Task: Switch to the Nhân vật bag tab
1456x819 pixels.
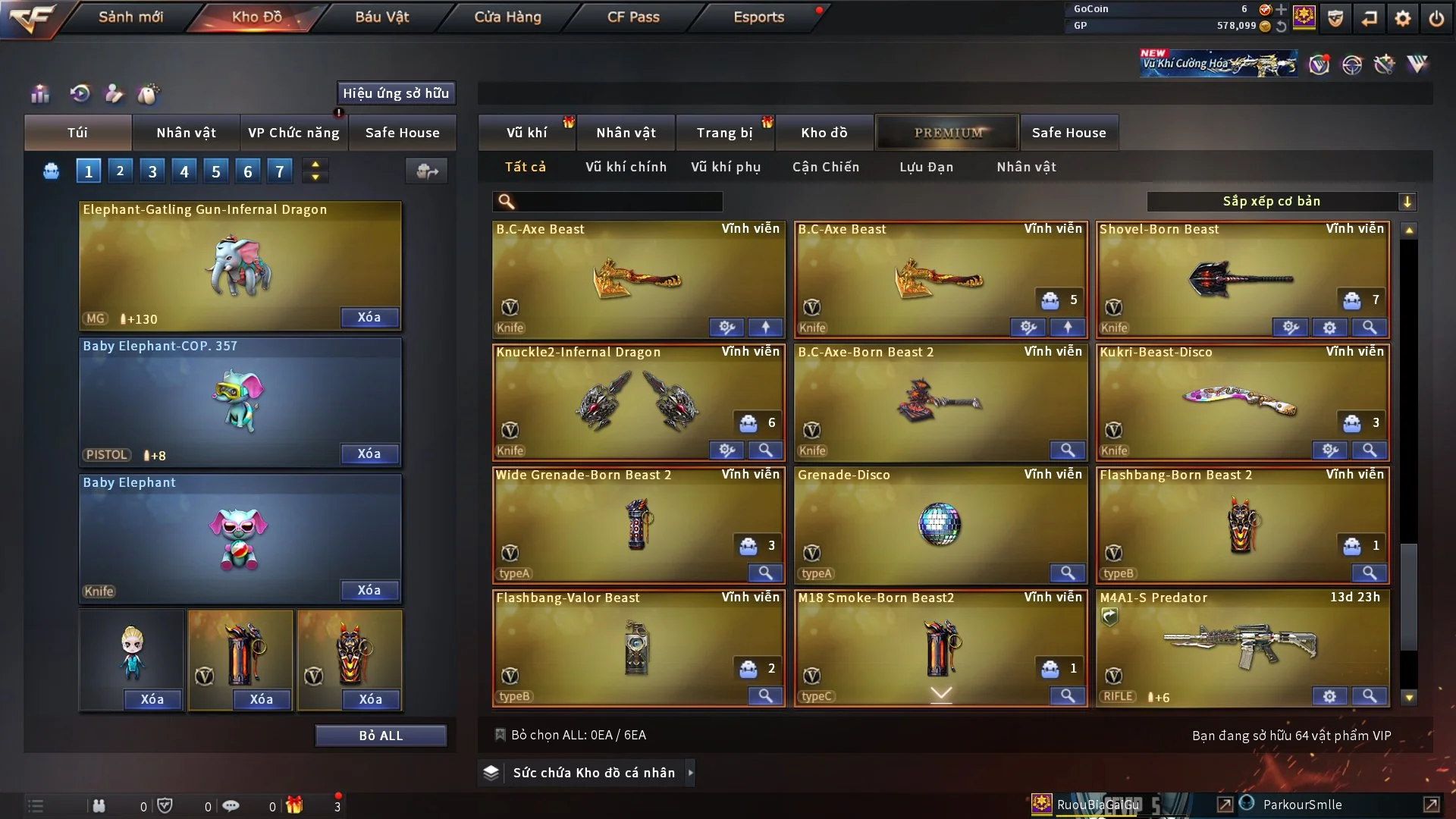Action: pyautogui.click(x=186, y=133)
